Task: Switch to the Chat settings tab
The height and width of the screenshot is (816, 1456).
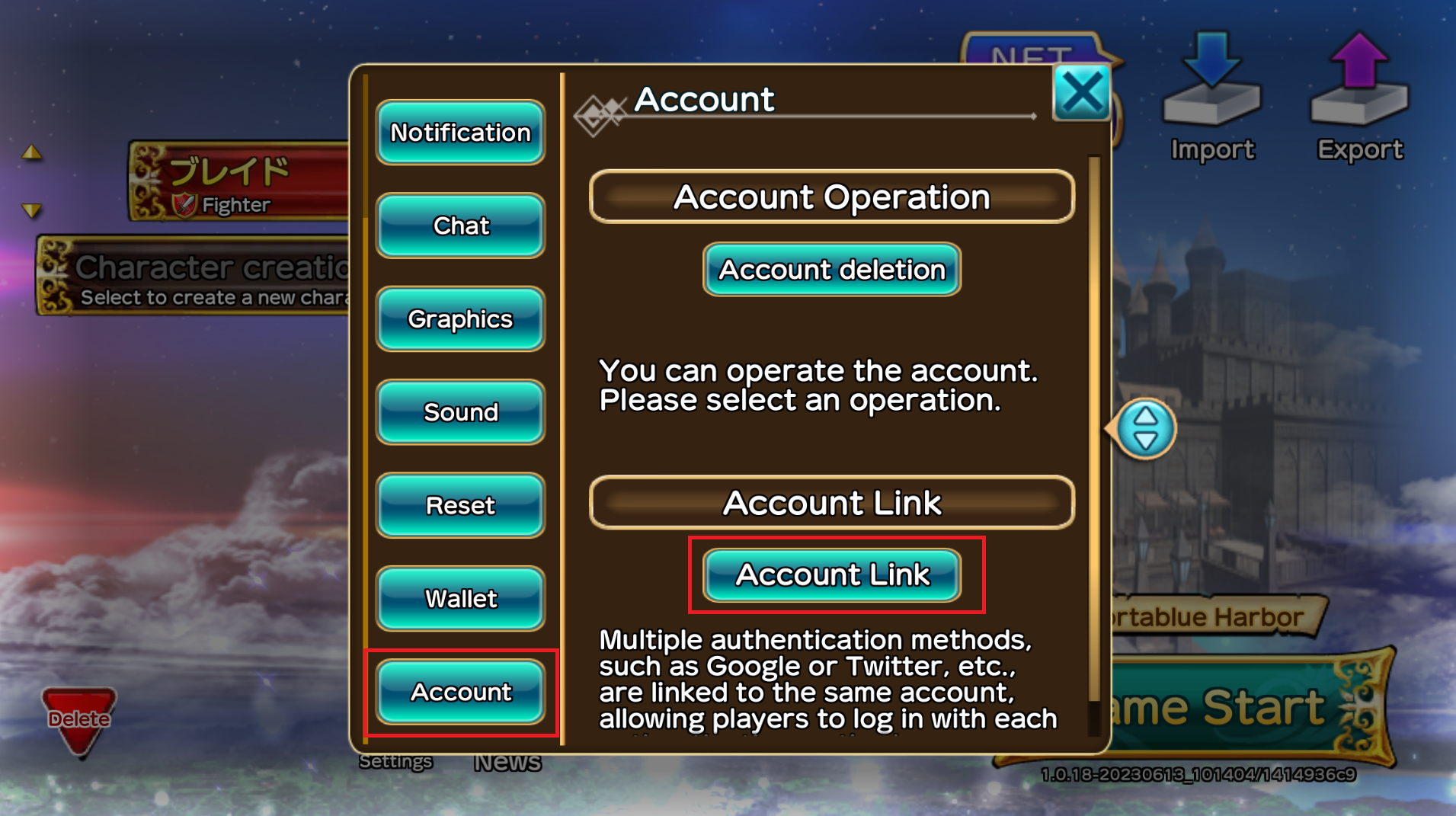Action: tap(460, 226)
